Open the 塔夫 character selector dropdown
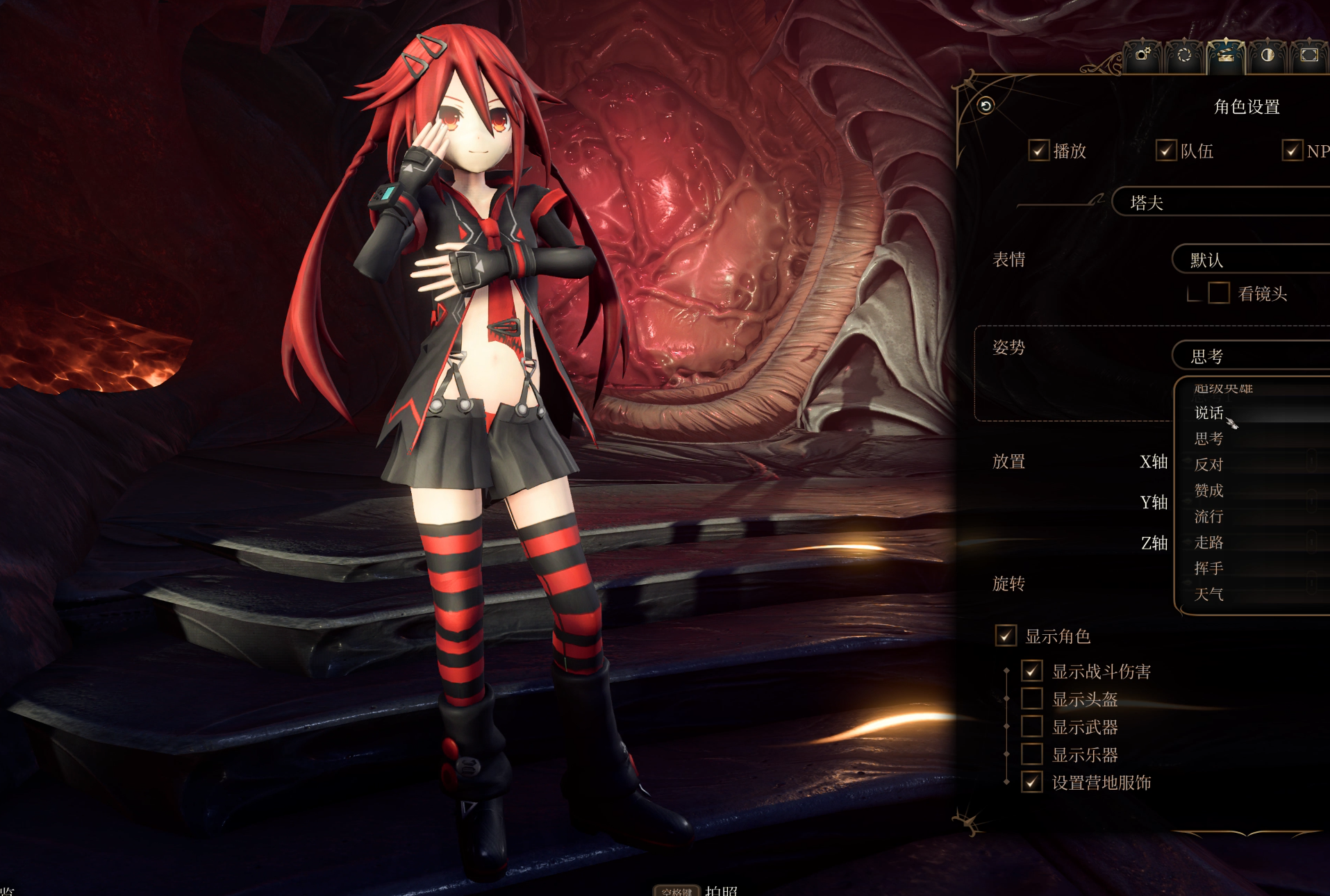 pos(1222,202)
